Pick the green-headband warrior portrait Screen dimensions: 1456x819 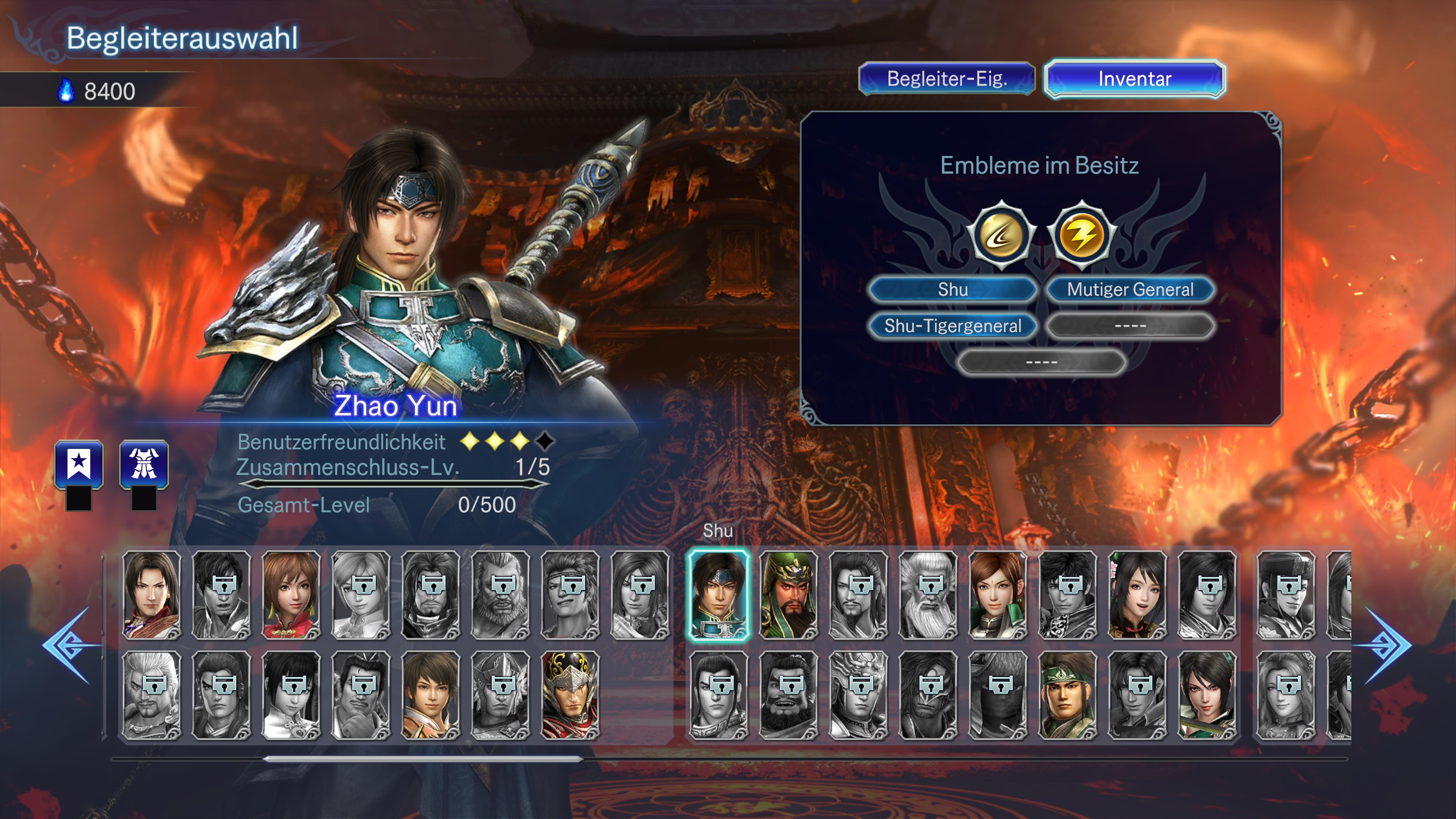coord(1067,695)
